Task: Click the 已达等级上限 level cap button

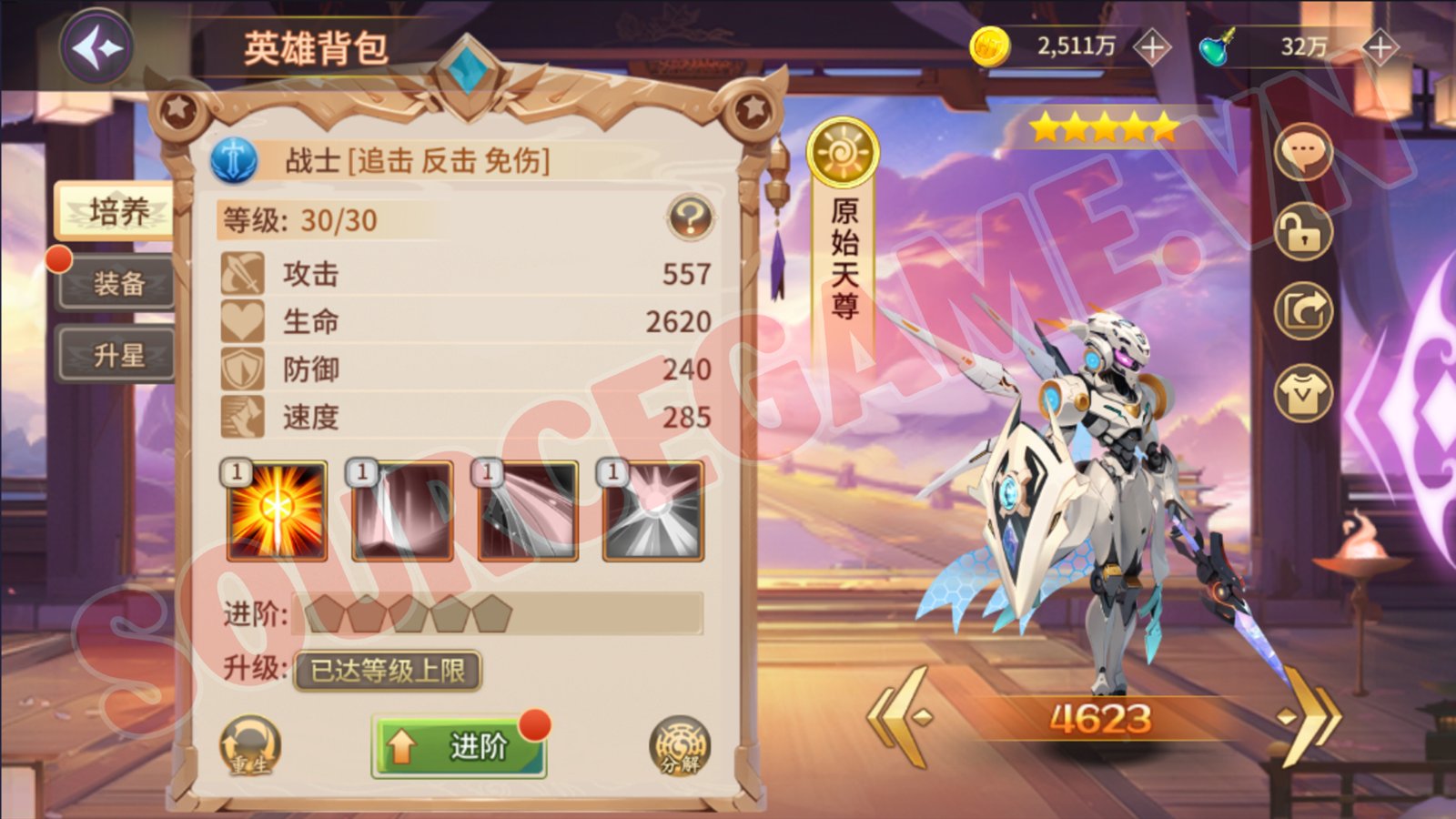Action: [388, 671]
